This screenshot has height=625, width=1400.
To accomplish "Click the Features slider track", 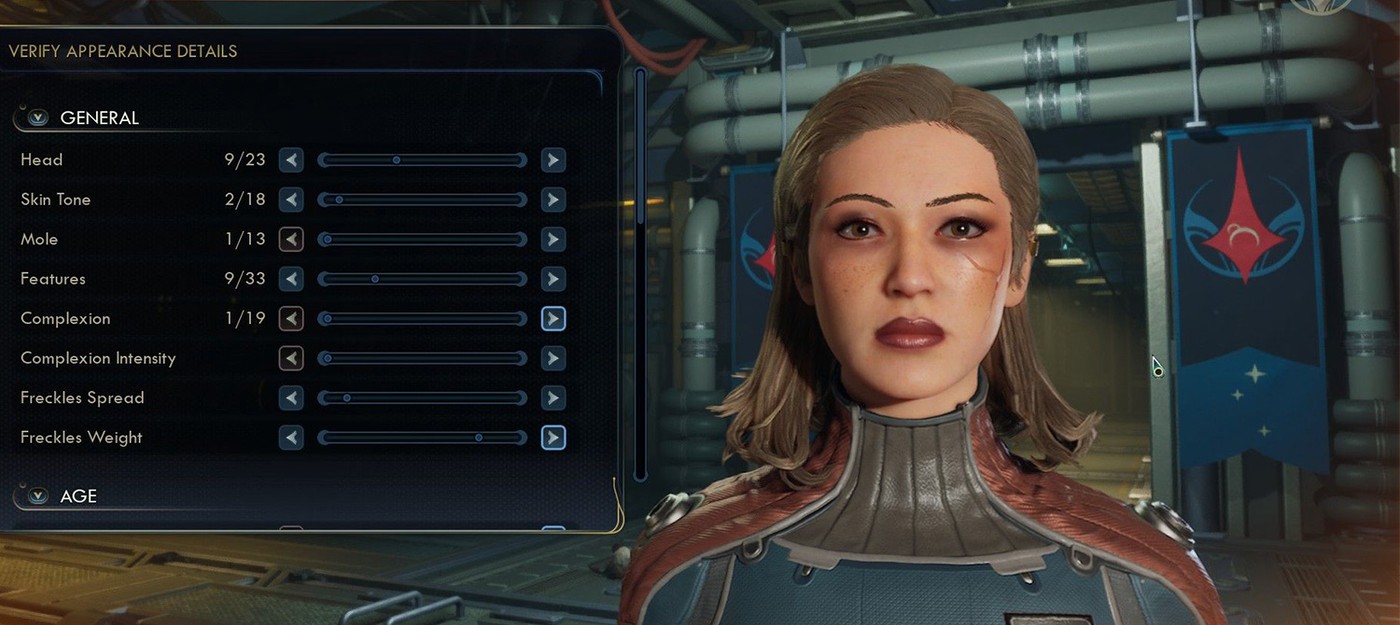I will (422, 279).
